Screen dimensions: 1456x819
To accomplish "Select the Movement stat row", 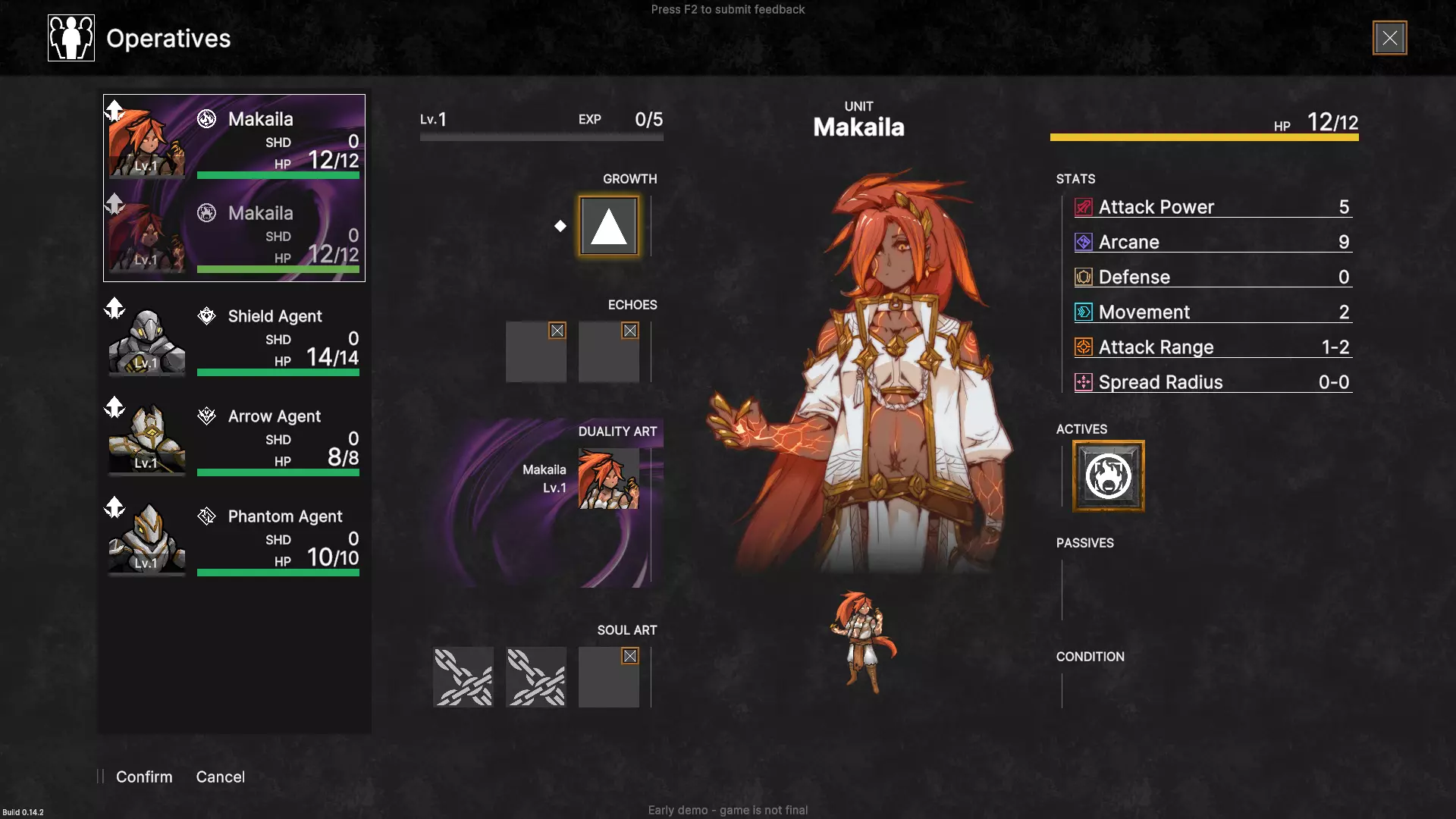I will click(x=1212, y=312).
